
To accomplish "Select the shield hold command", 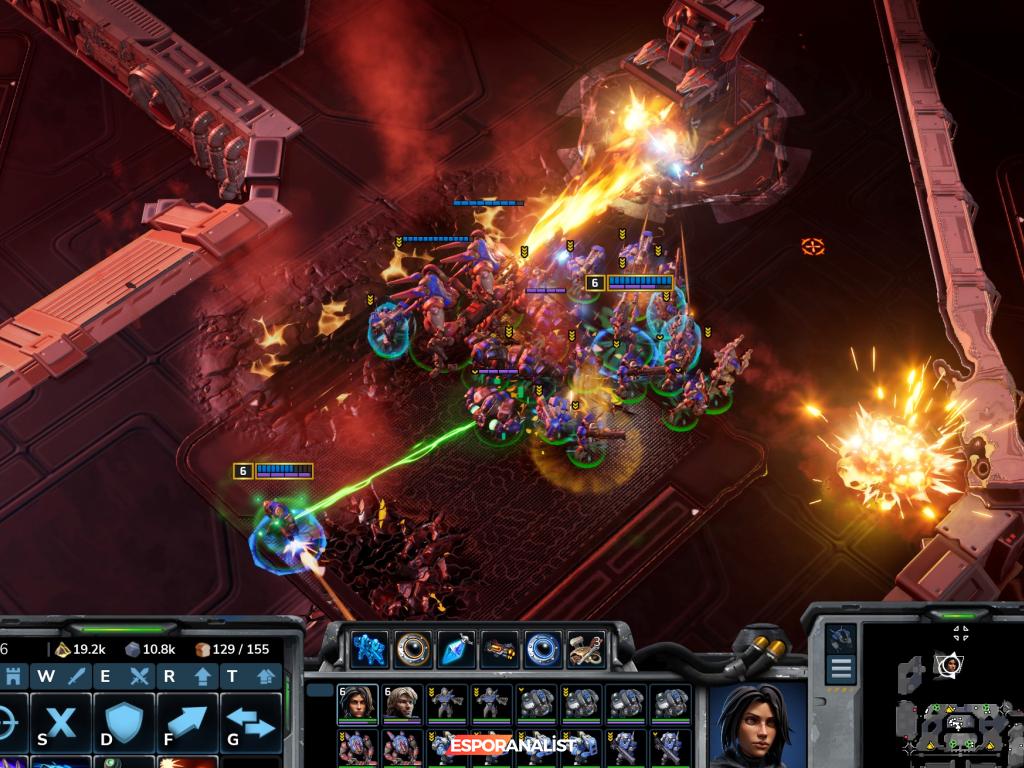I will pos(123,722).
